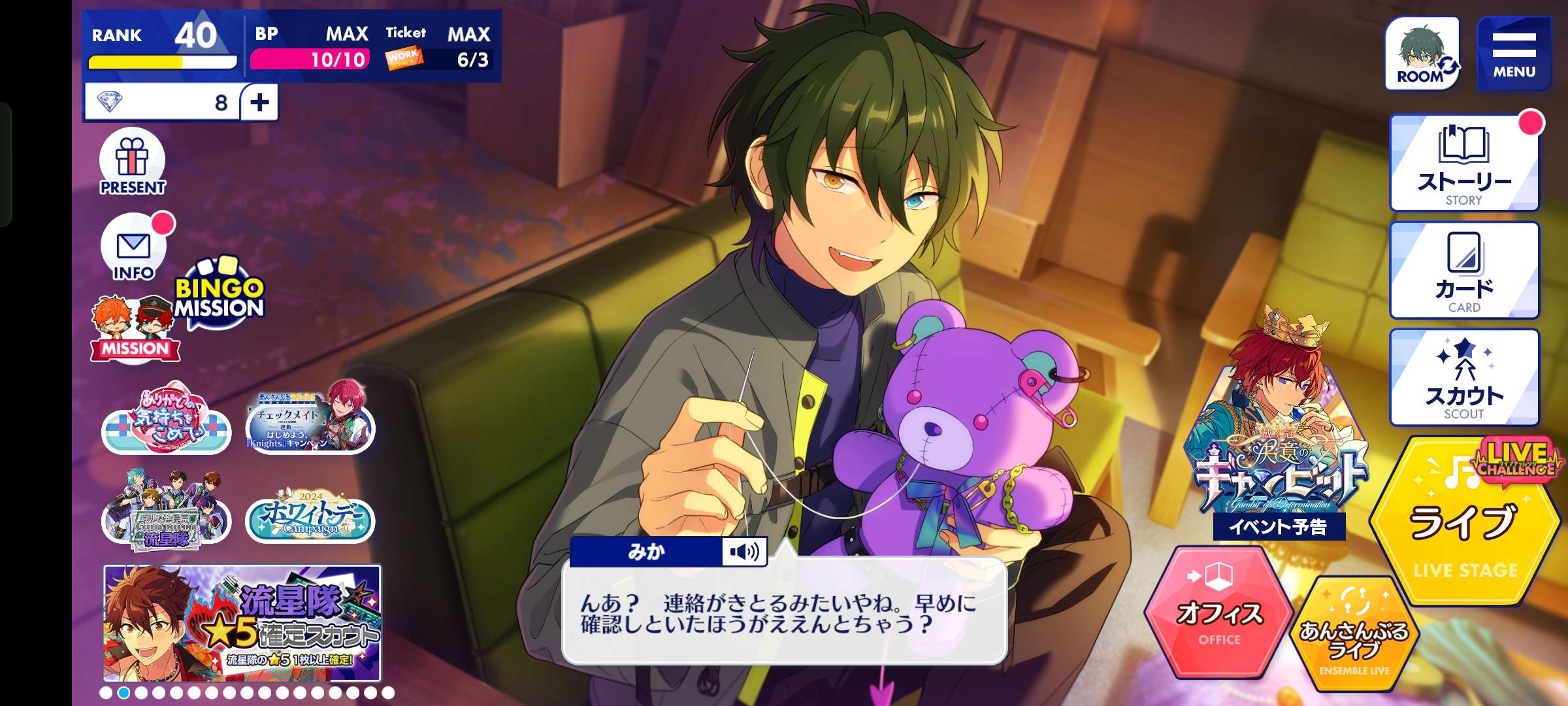The width and height of the screenshot is (1568, 706).
Task: Open the White Day Campaign badge
Action: click(x=310, y=516)
